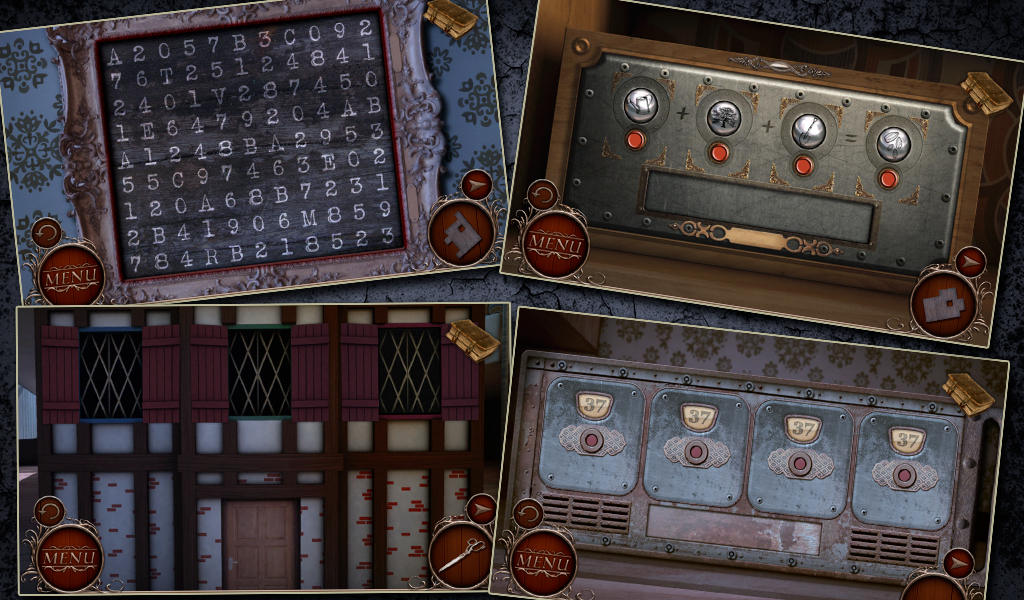Image resolution: width=1024 pixels, height=600 pixels.
Task: Open the MENU in the house exterior scene
Action: [69, 556]
